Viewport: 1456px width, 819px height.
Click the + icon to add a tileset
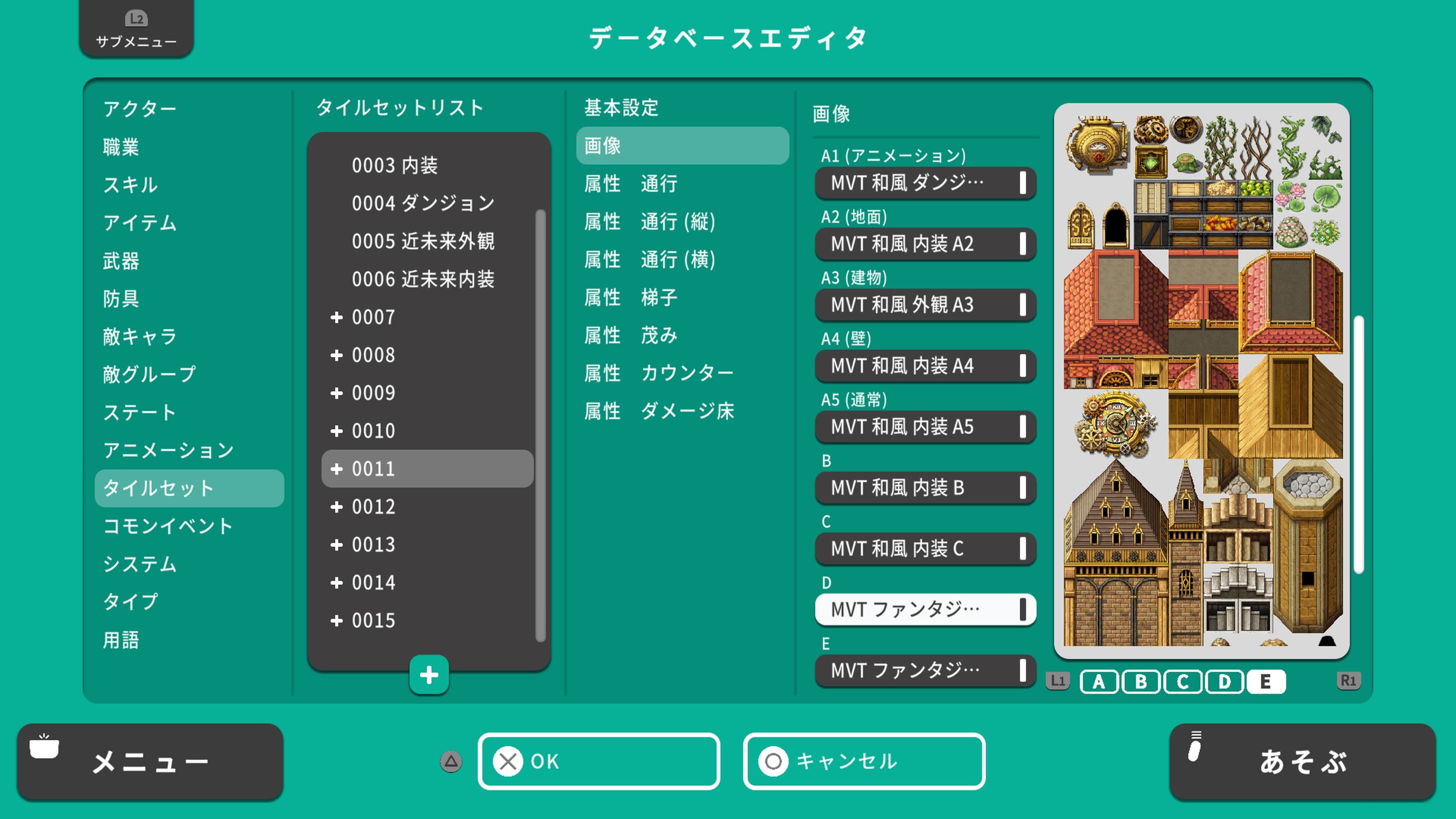click(428, 674)
